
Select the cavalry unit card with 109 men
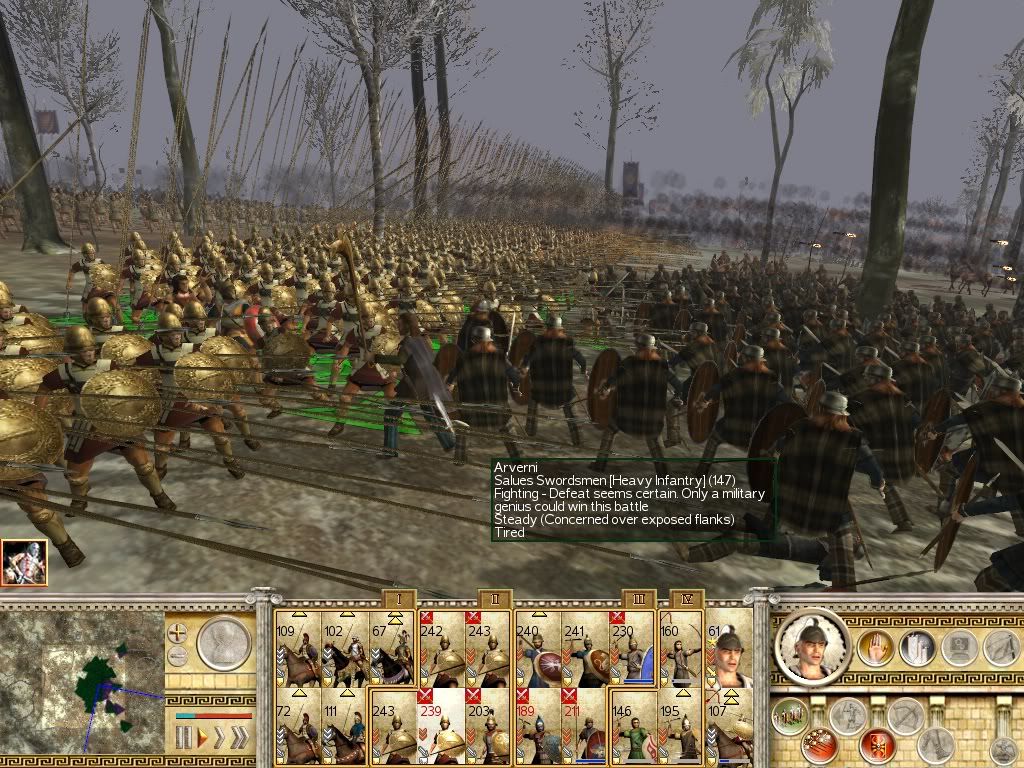click(297, 648)
